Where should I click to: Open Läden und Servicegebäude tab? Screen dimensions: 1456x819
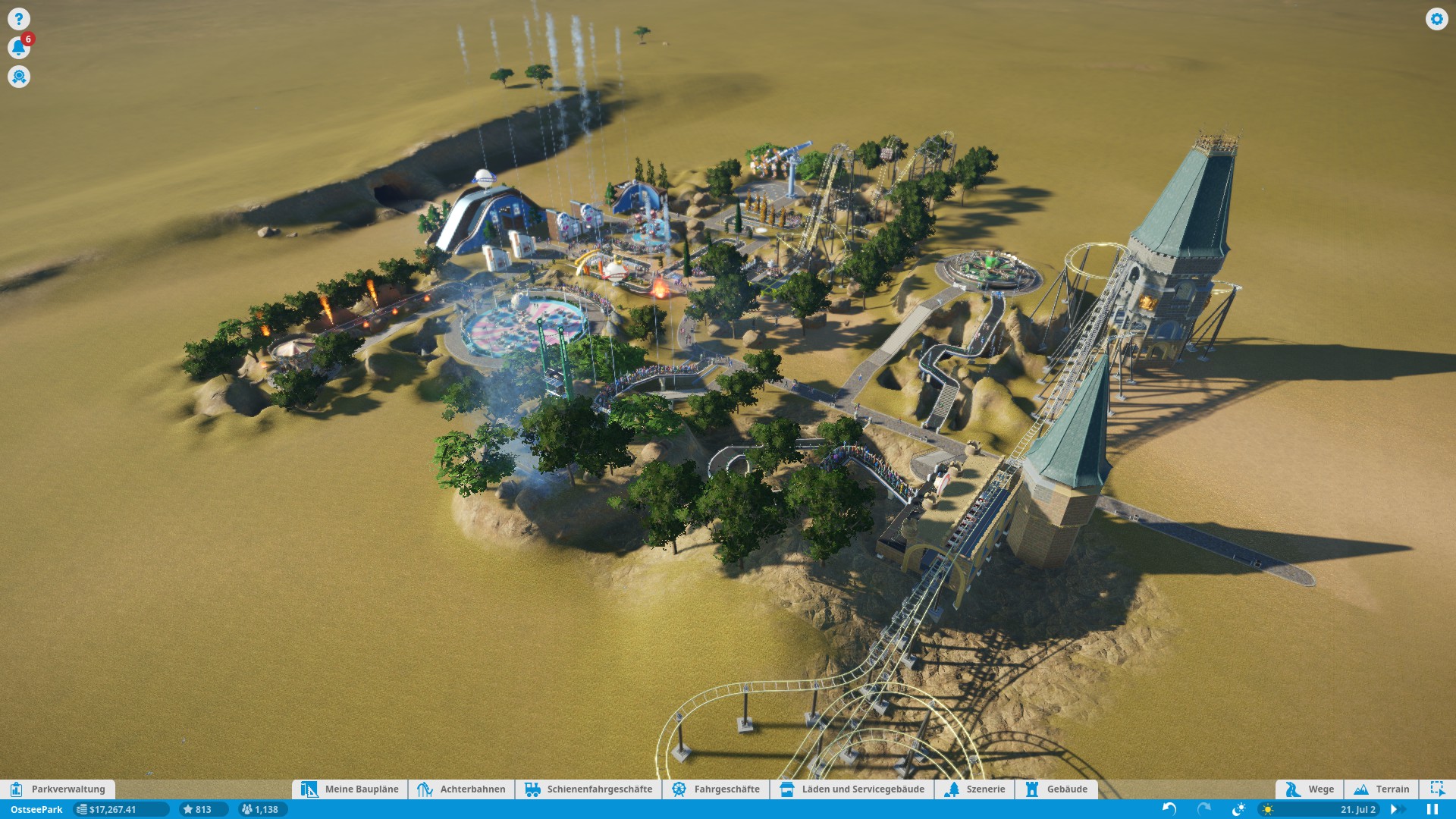pyautogui.click(x=852, y=789)
